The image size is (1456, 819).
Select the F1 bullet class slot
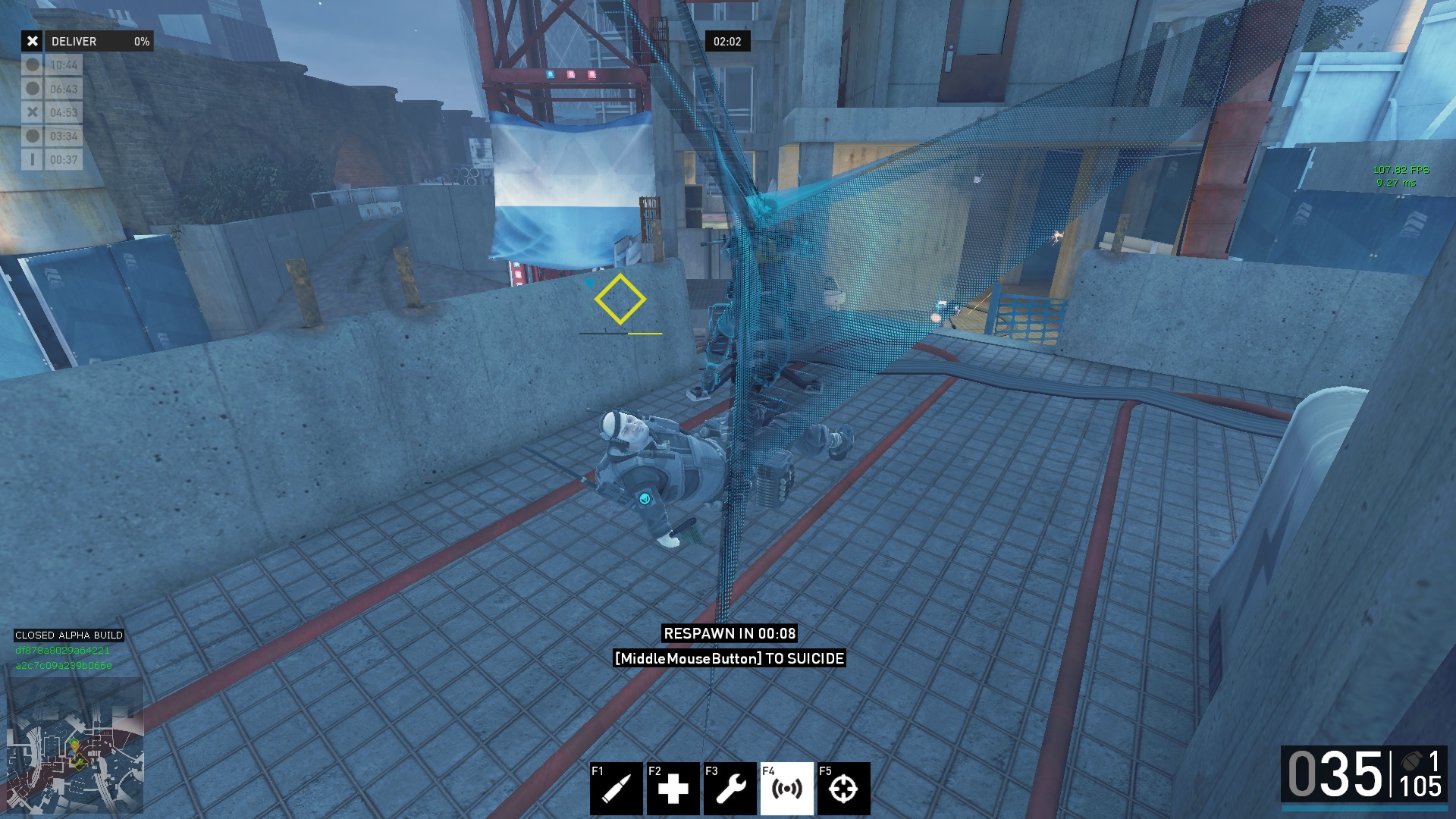[616, 789]
